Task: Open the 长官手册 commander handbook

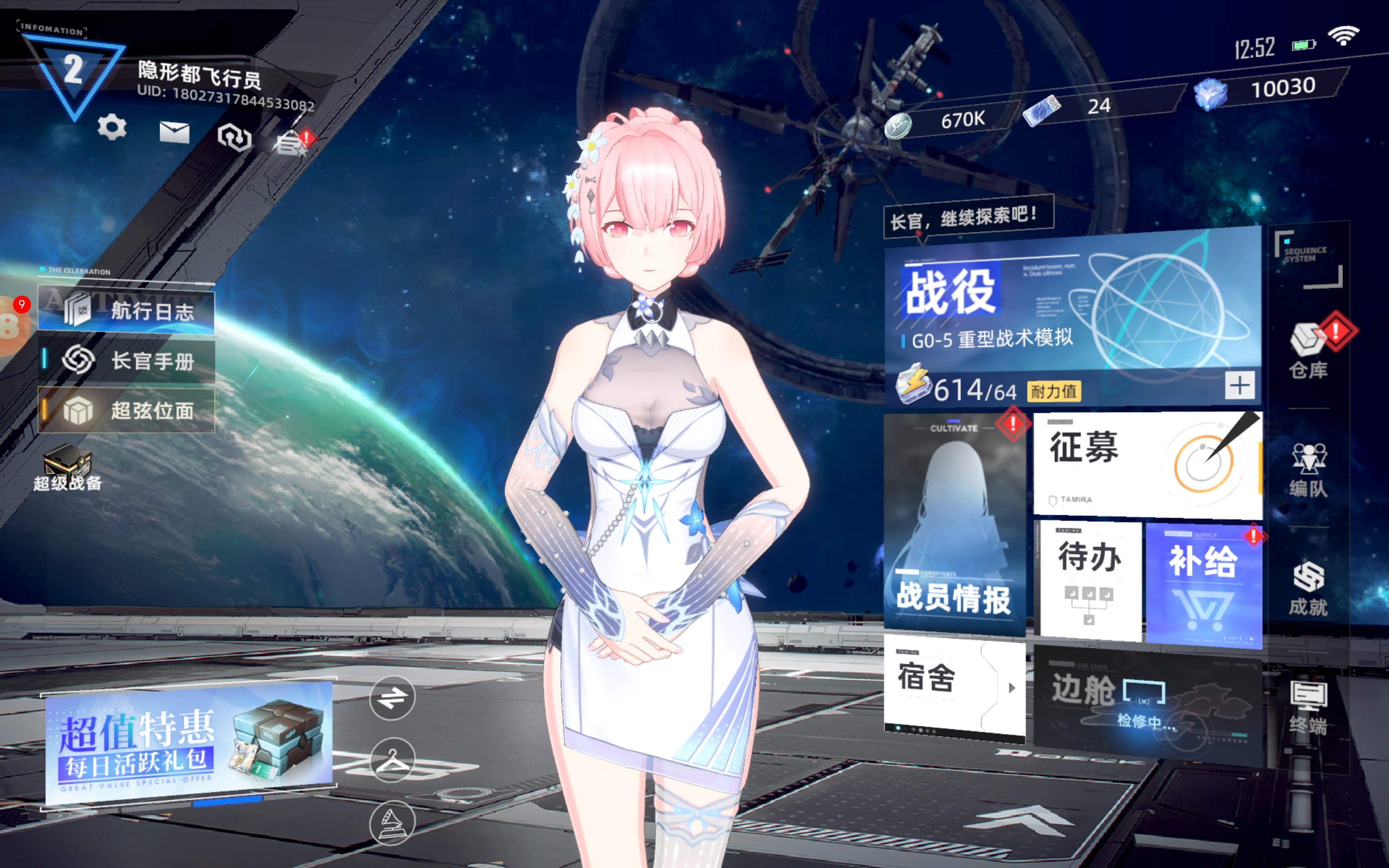Action: point(127,361)
